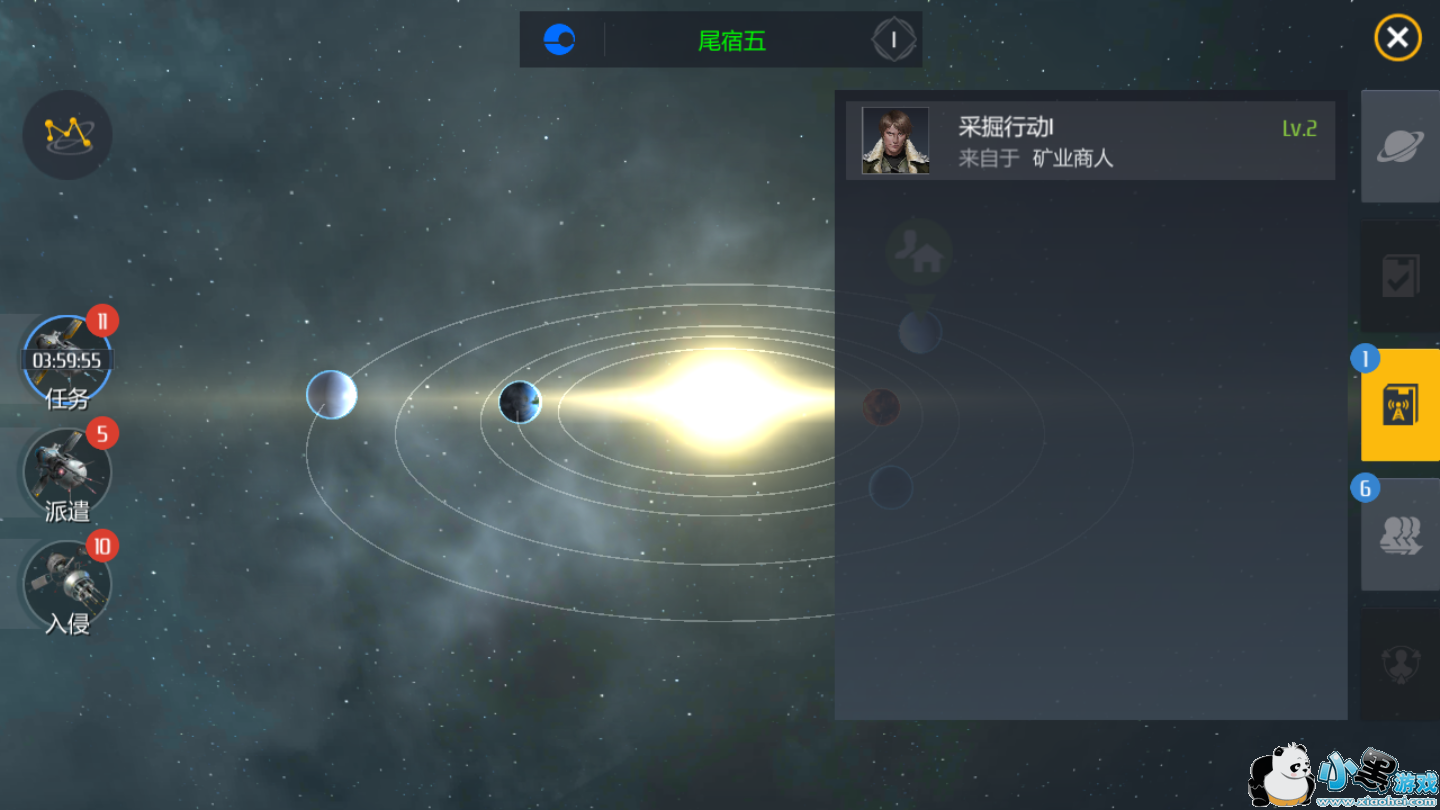Open the 派遣 dispatch button
This screenshot has width=1440, height=810.
[x=67, y=474]
